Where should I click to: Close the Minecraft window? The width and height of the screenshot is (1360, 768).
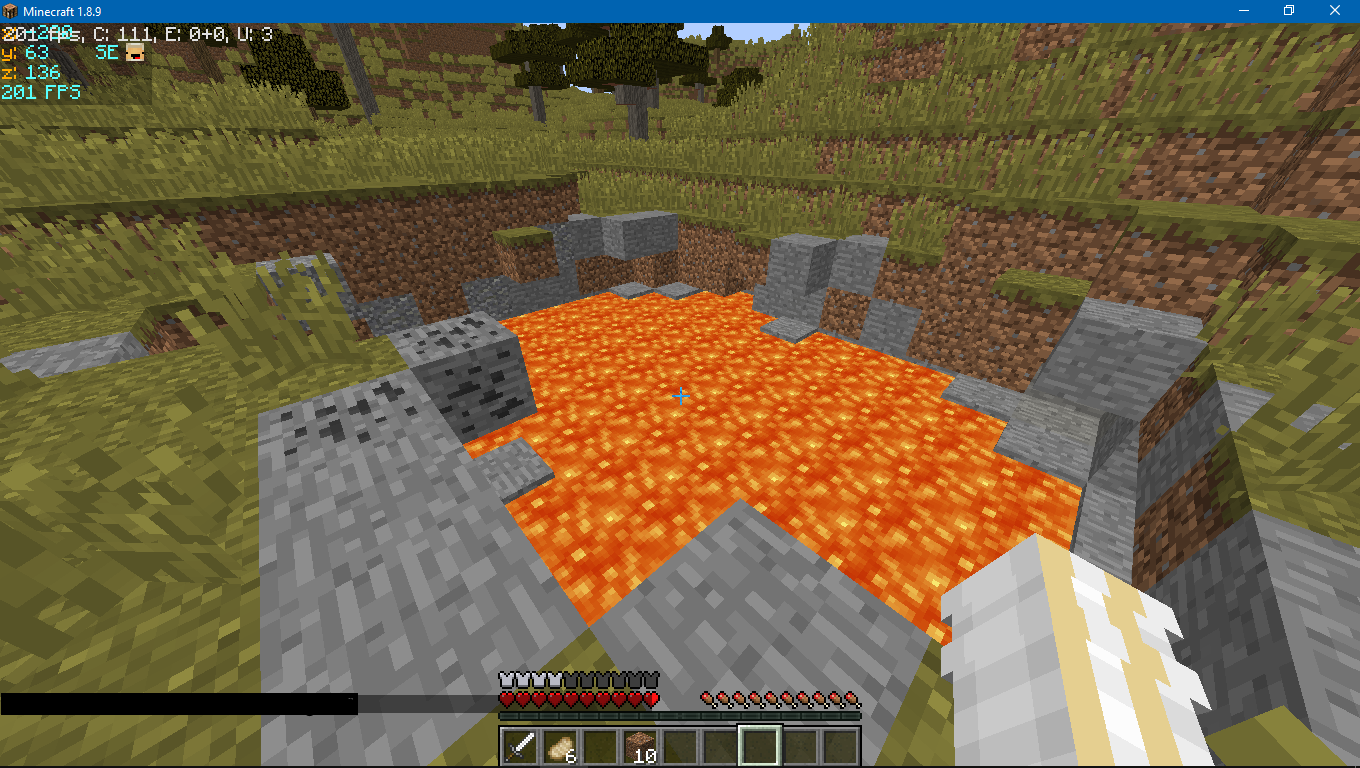pyautogui.click(x=1336, y=10)
